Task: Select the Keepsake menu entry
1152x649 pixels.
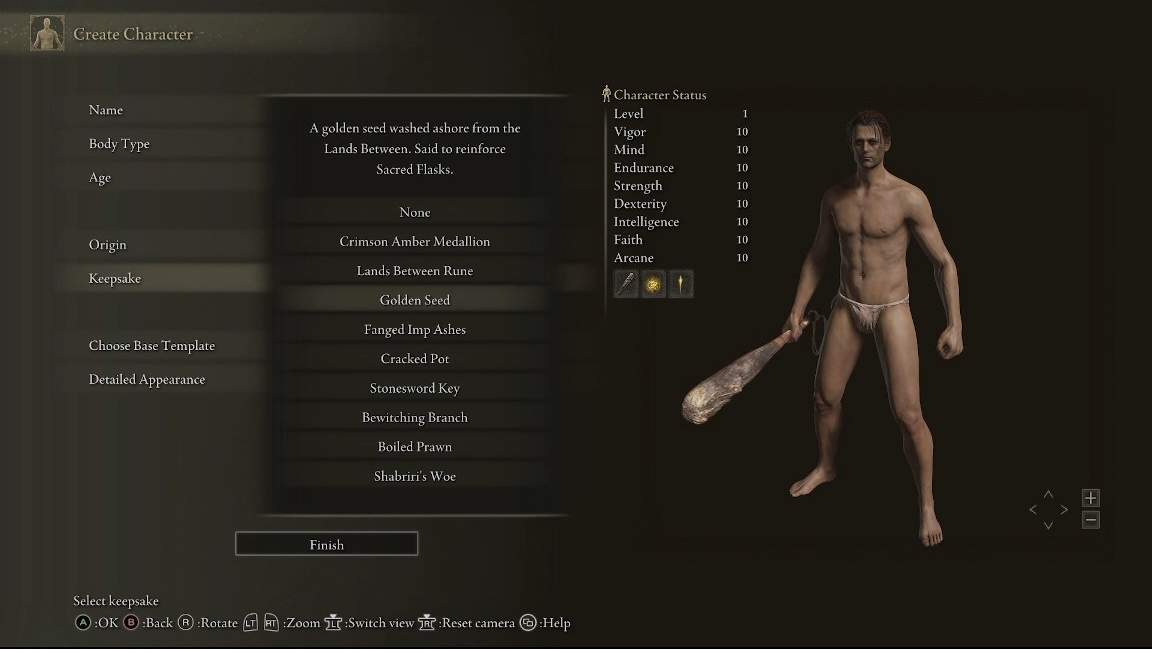Action: point(115,279)
